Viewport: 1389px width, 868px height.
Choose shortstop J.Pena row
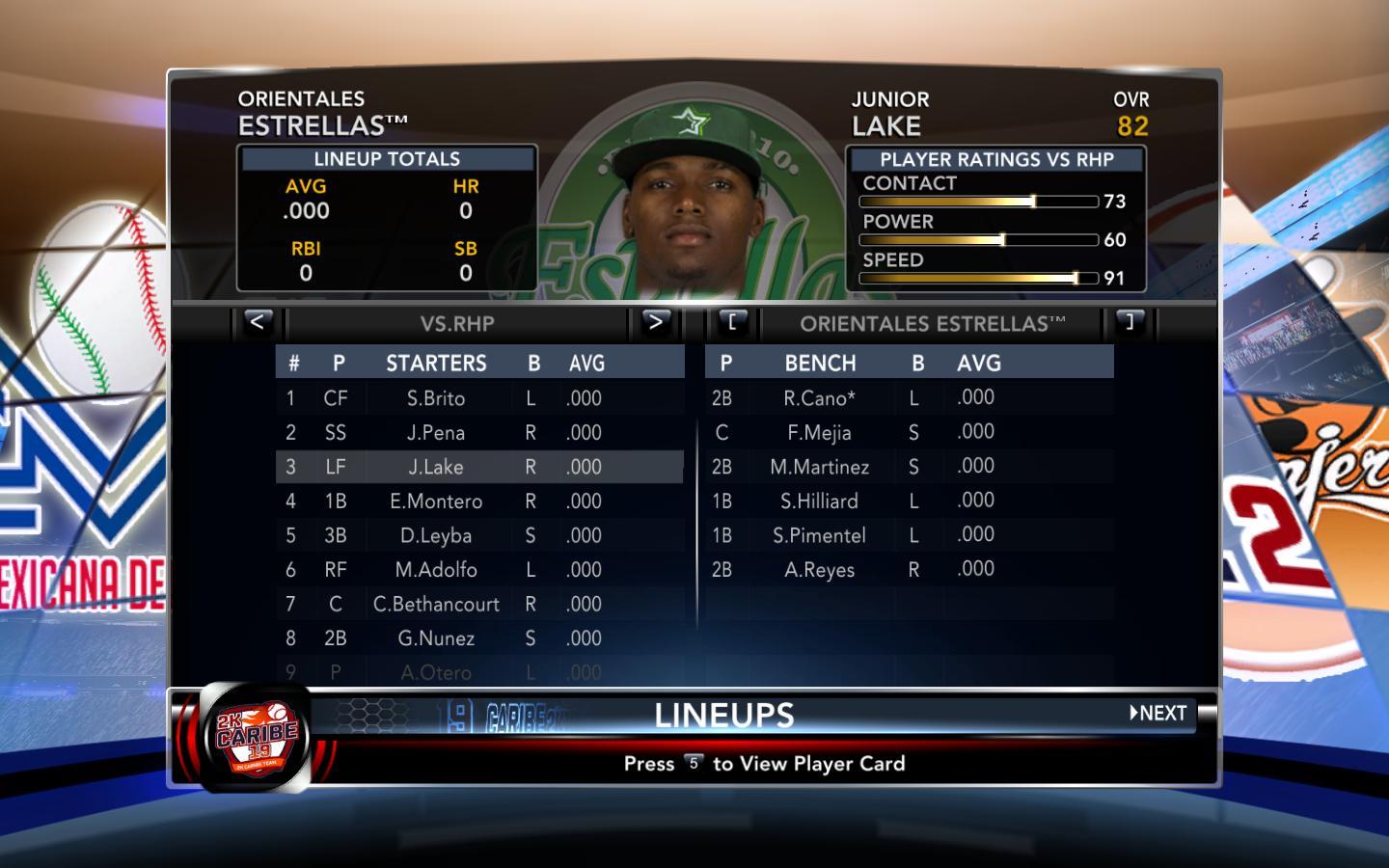[436, 433]
